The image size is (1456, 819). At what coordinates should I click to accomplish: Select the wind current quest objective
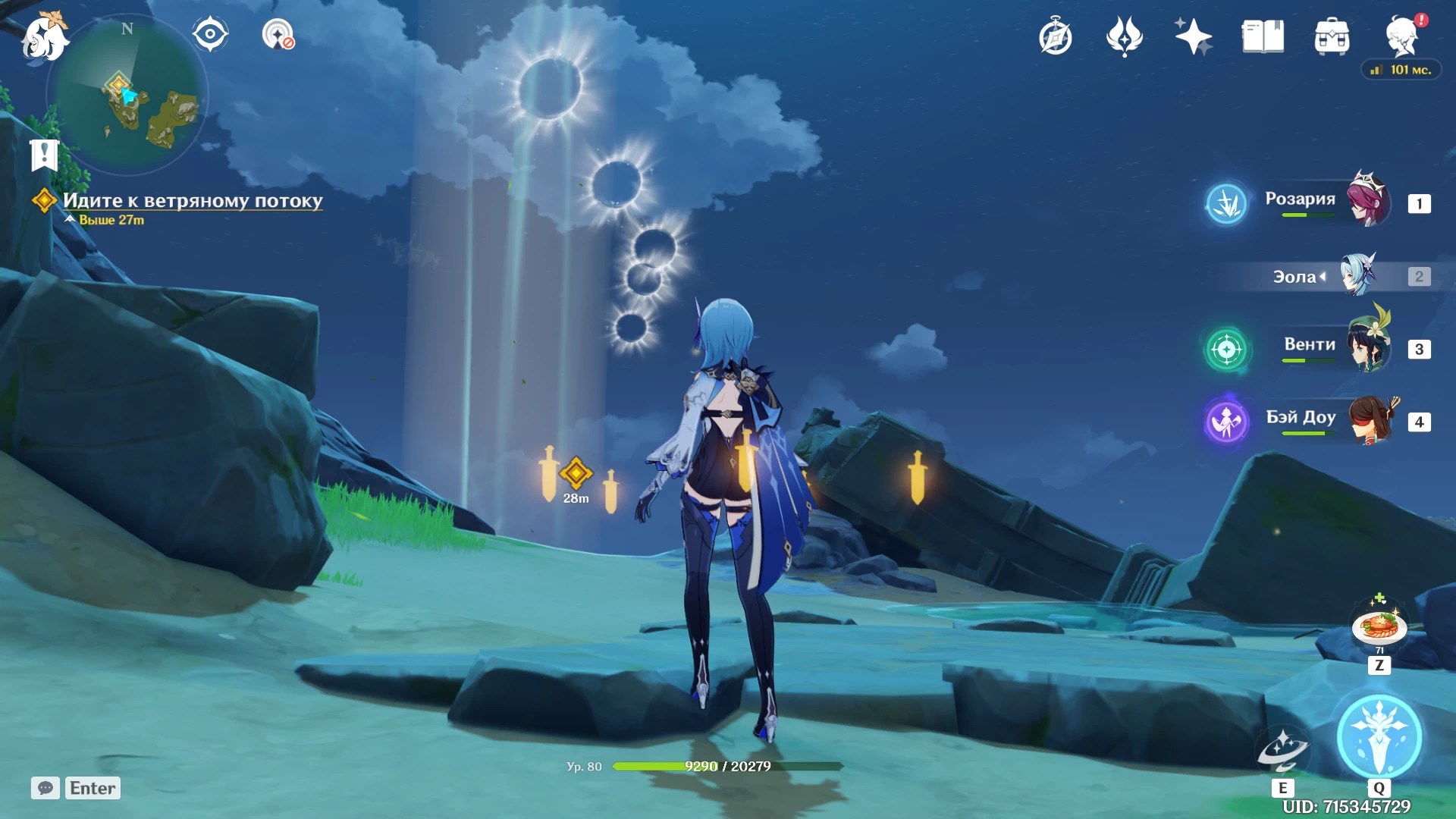(x=193, y=201)
